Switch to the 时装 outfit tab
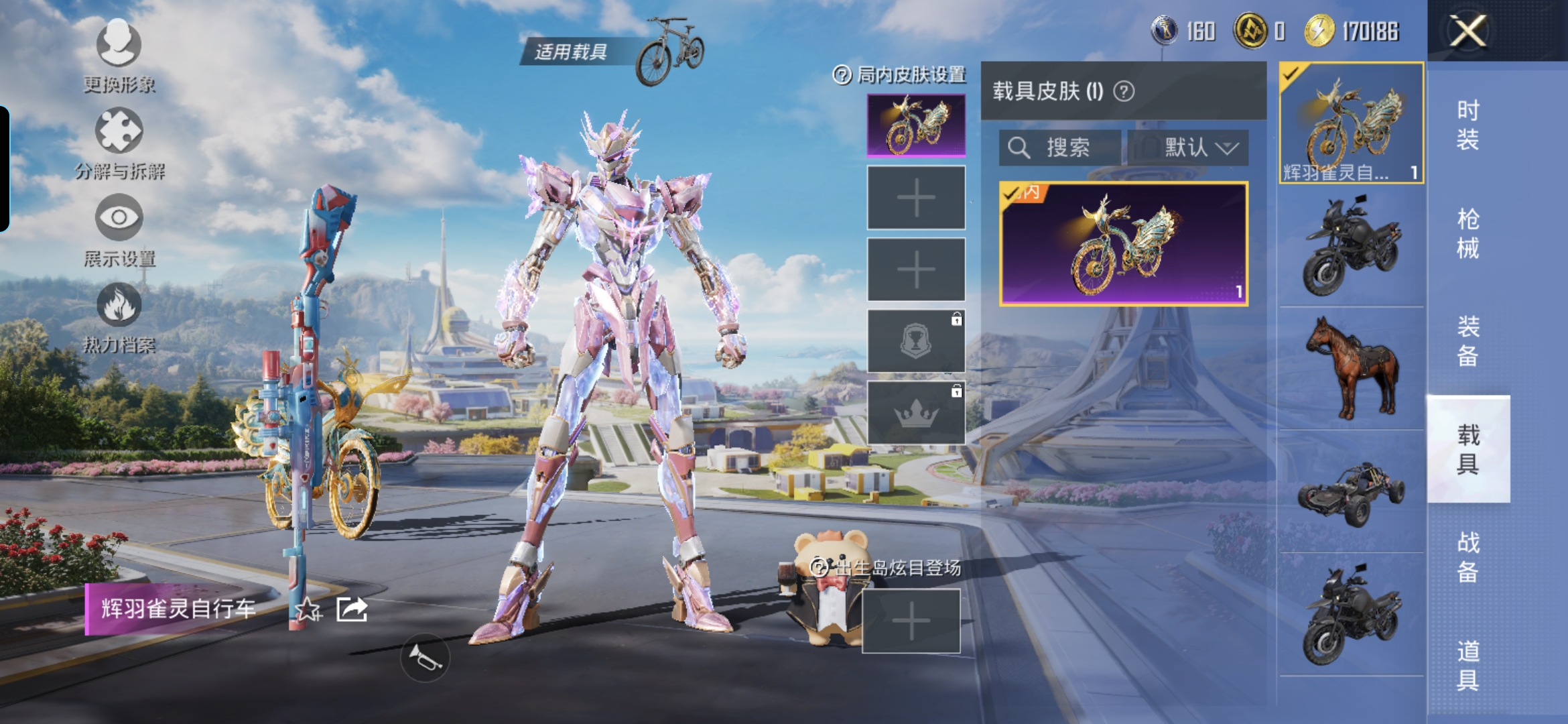Viewport: 1568px width, 724px height. point(1467,125)
